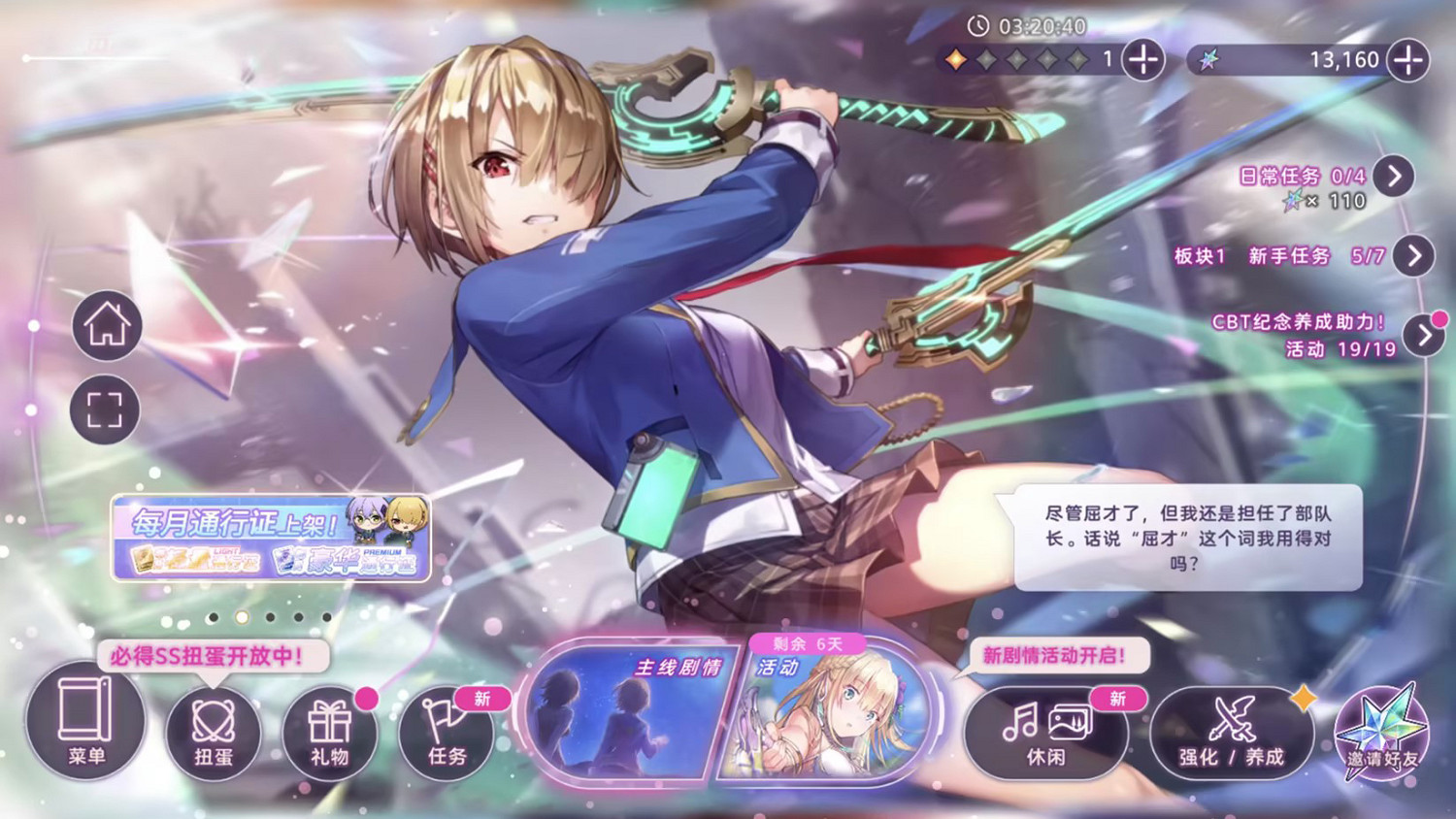Expand the CBT纪念养成助力 event chevron
The height and width of the screenshot is (819, 1456).
tap(1425, 335)
